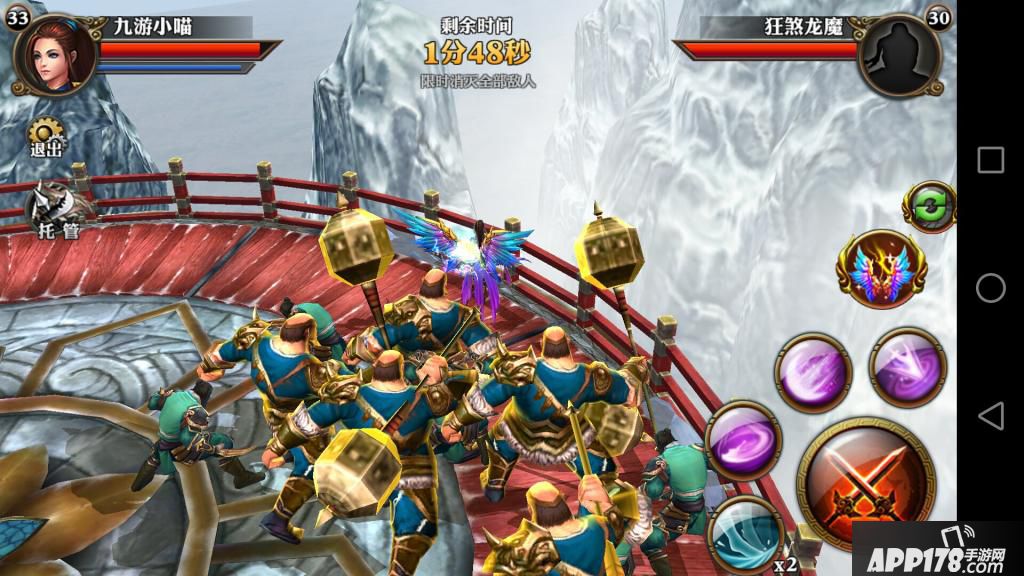Open Android recent apps square button
1024x576 pixels.
coord(990,160)
